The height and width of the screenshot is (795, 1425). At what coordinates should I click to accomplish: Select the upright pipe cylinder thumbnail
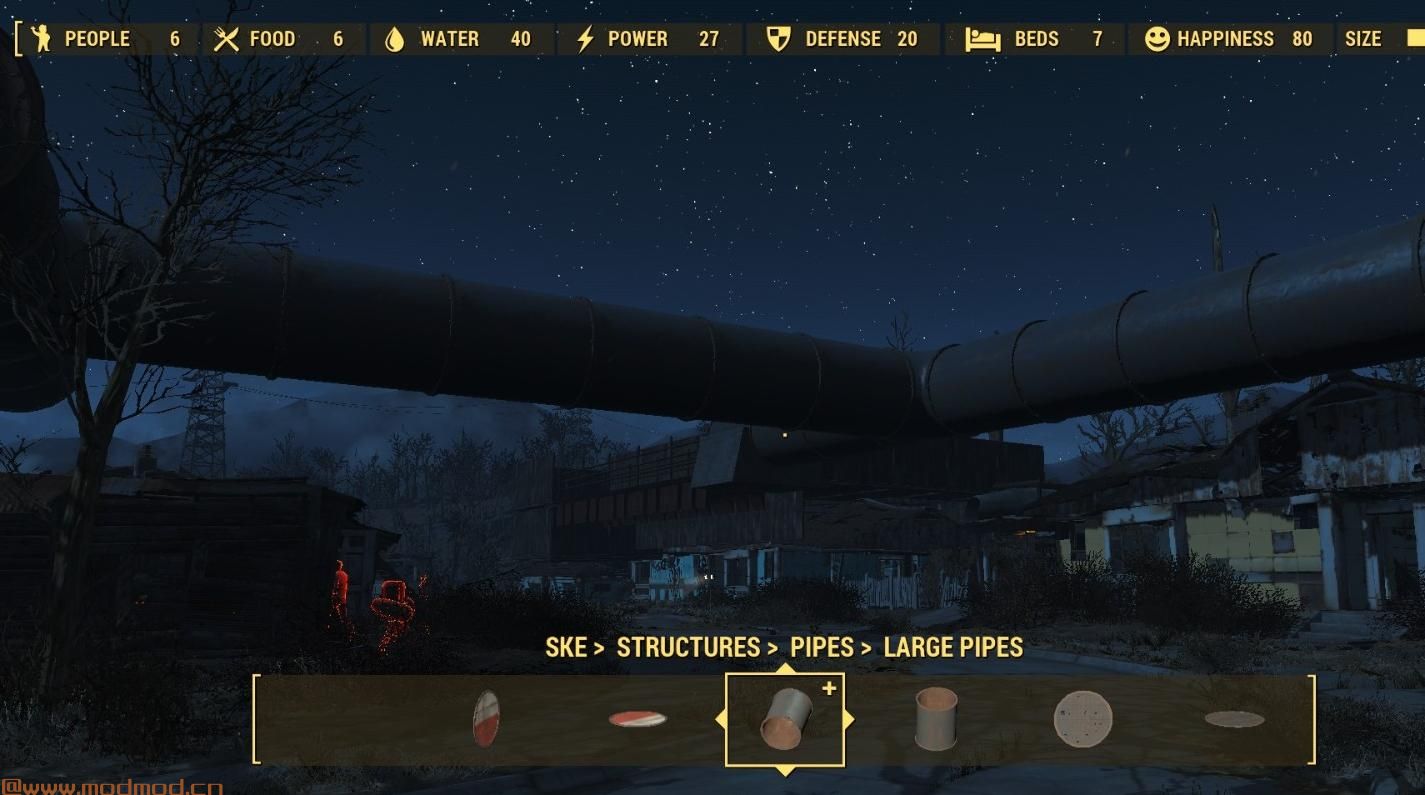pyautogui.click(x=937, y=718)
